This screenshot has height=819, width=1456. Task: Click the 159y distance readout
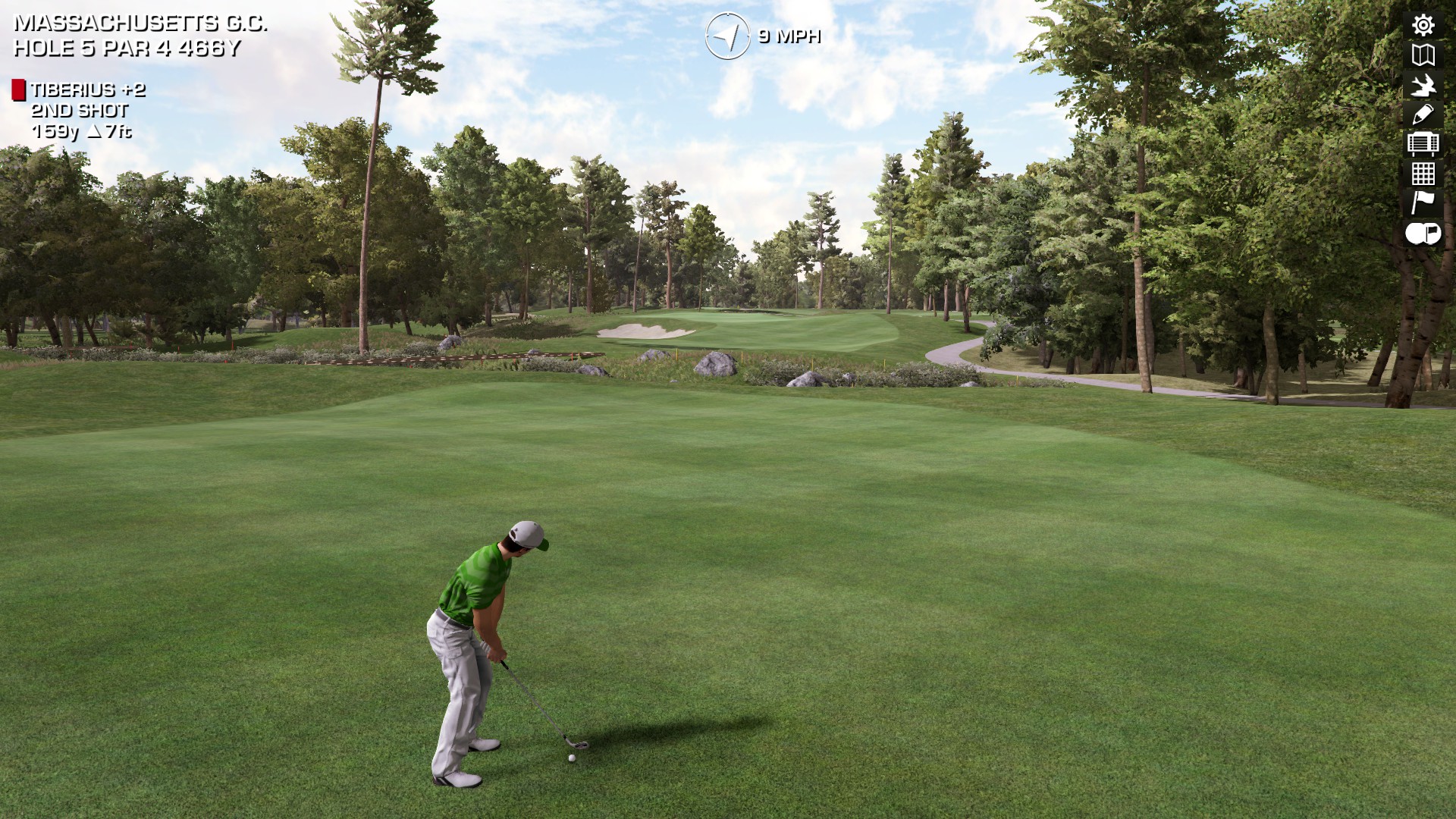click(x=55, y=132)
